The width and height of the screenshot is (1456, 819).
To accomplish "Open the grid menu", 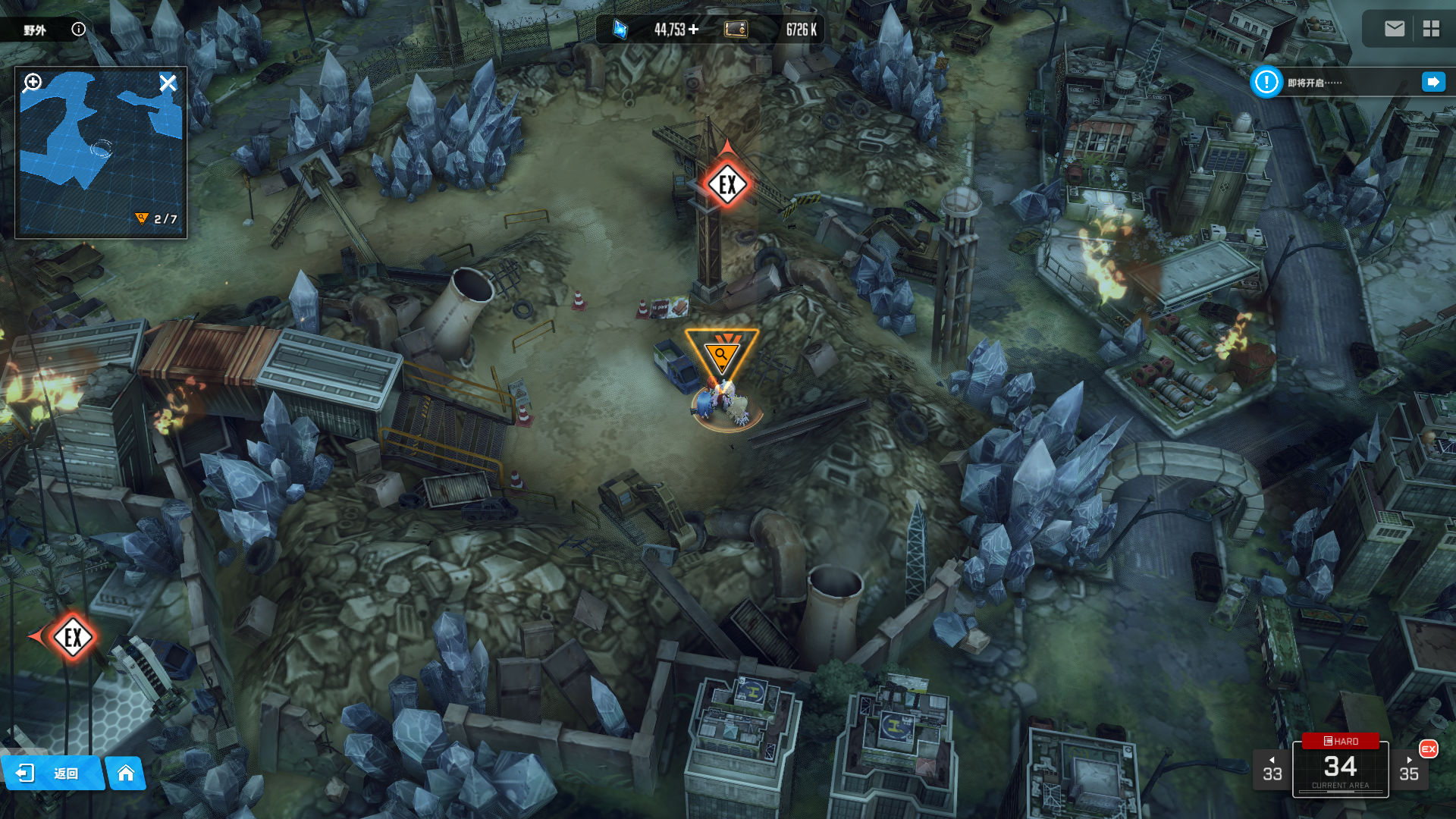I will pyautogui.click(x=1431, y=29).
